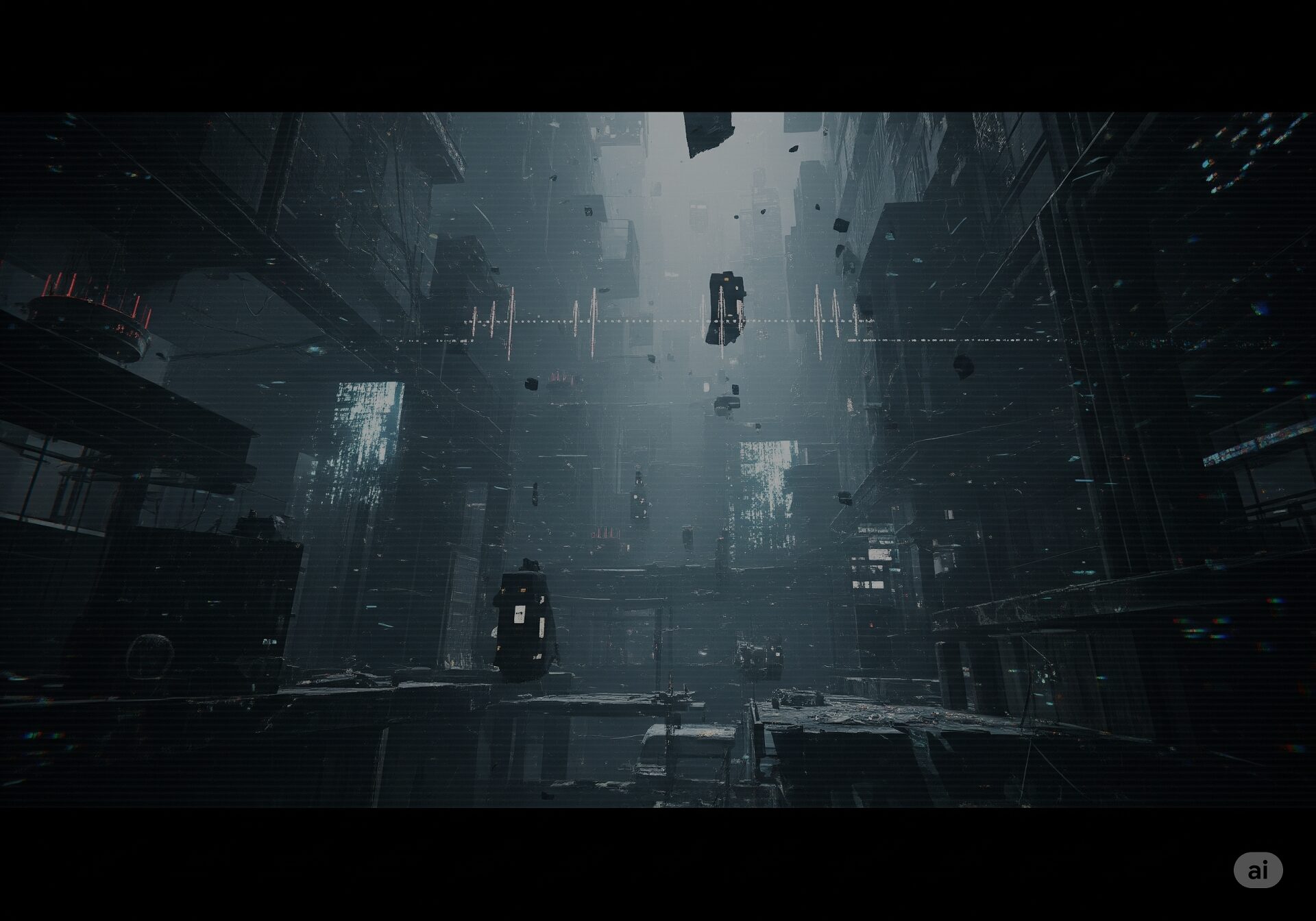Click the "ai" badge overlay
The height and width of the screenshot is (921, 1316).
(x=1258, y=870)
